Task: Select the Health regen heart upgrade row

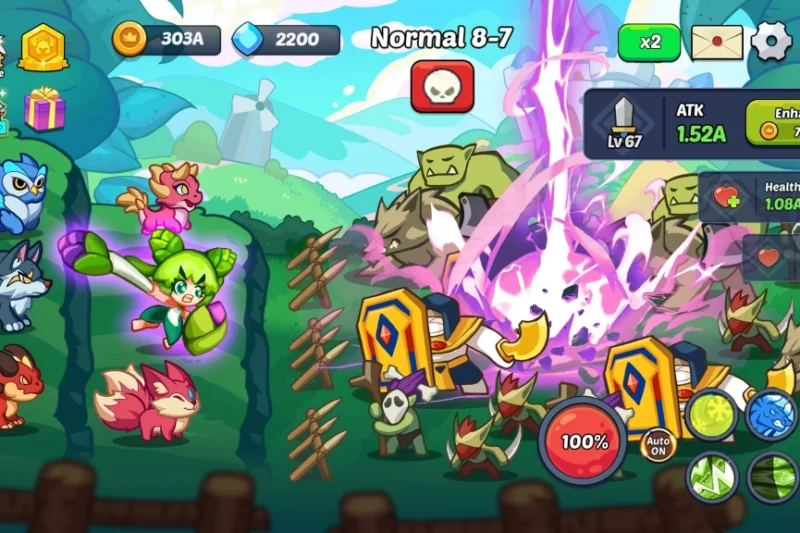Action: click(x=752, y=196)
